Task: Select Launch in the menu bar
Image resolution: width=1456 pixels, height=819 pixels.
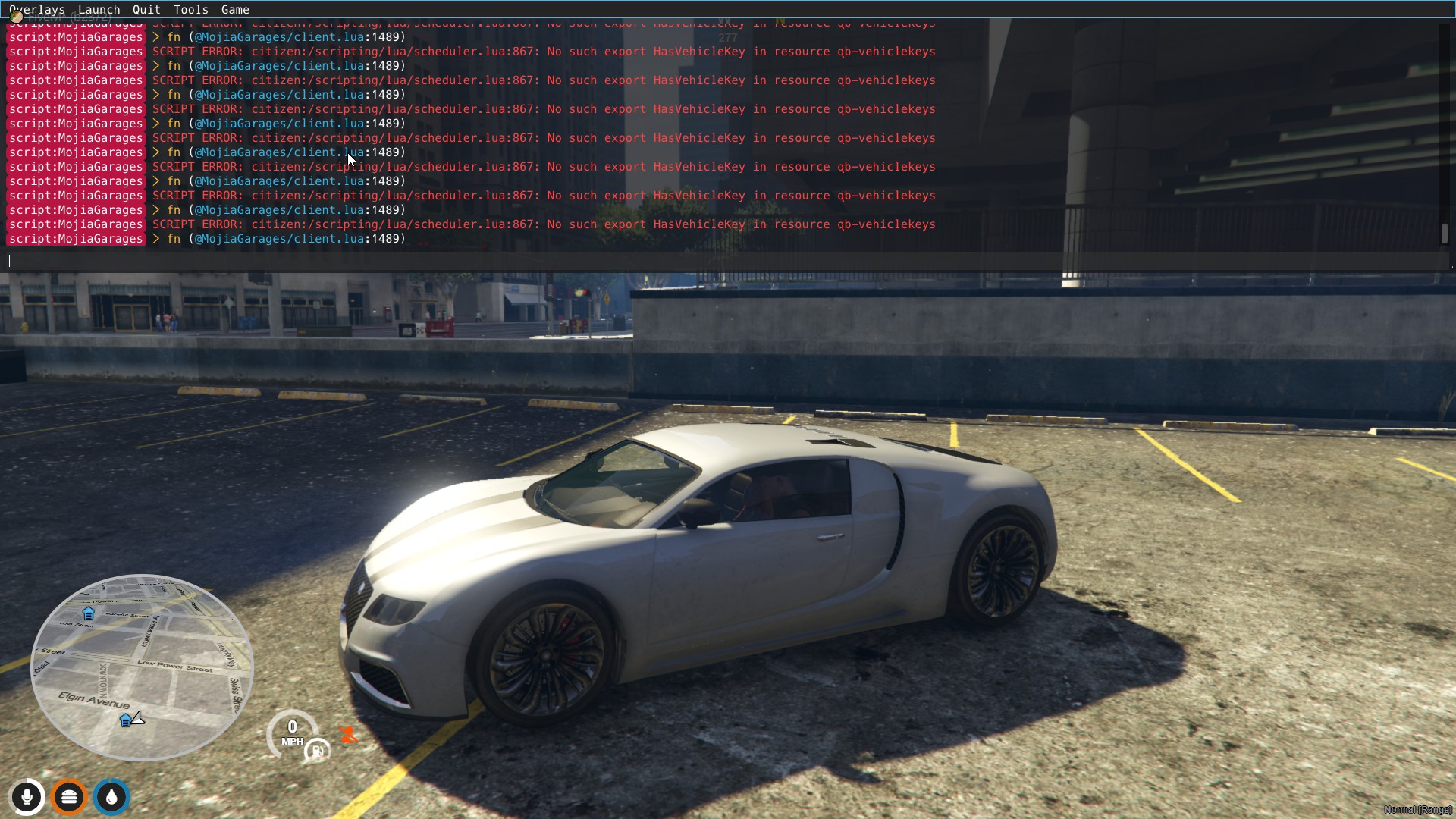Action: (x=99, y=9)
